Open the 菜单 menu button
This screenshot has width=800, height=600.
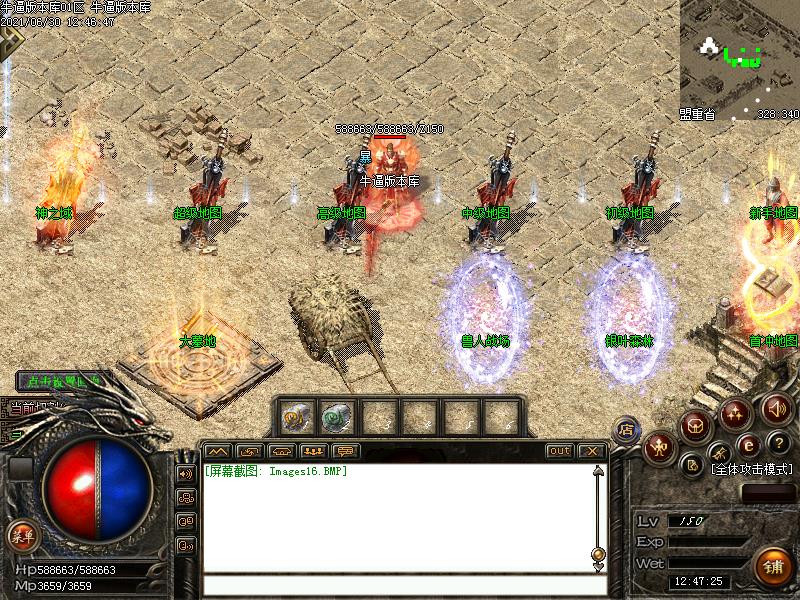point(21,535)
